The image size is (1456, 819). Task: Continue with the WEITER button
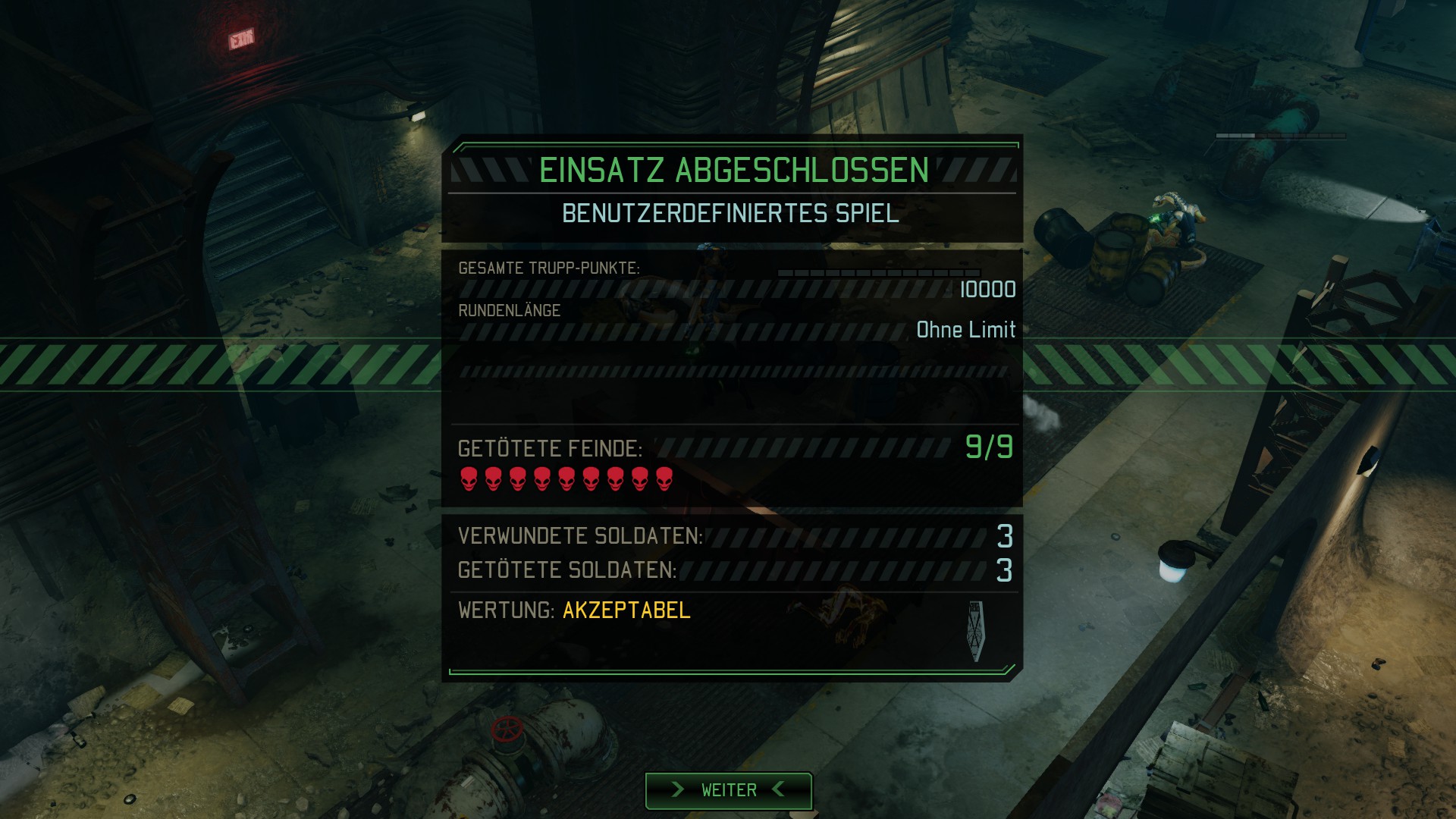728,790
